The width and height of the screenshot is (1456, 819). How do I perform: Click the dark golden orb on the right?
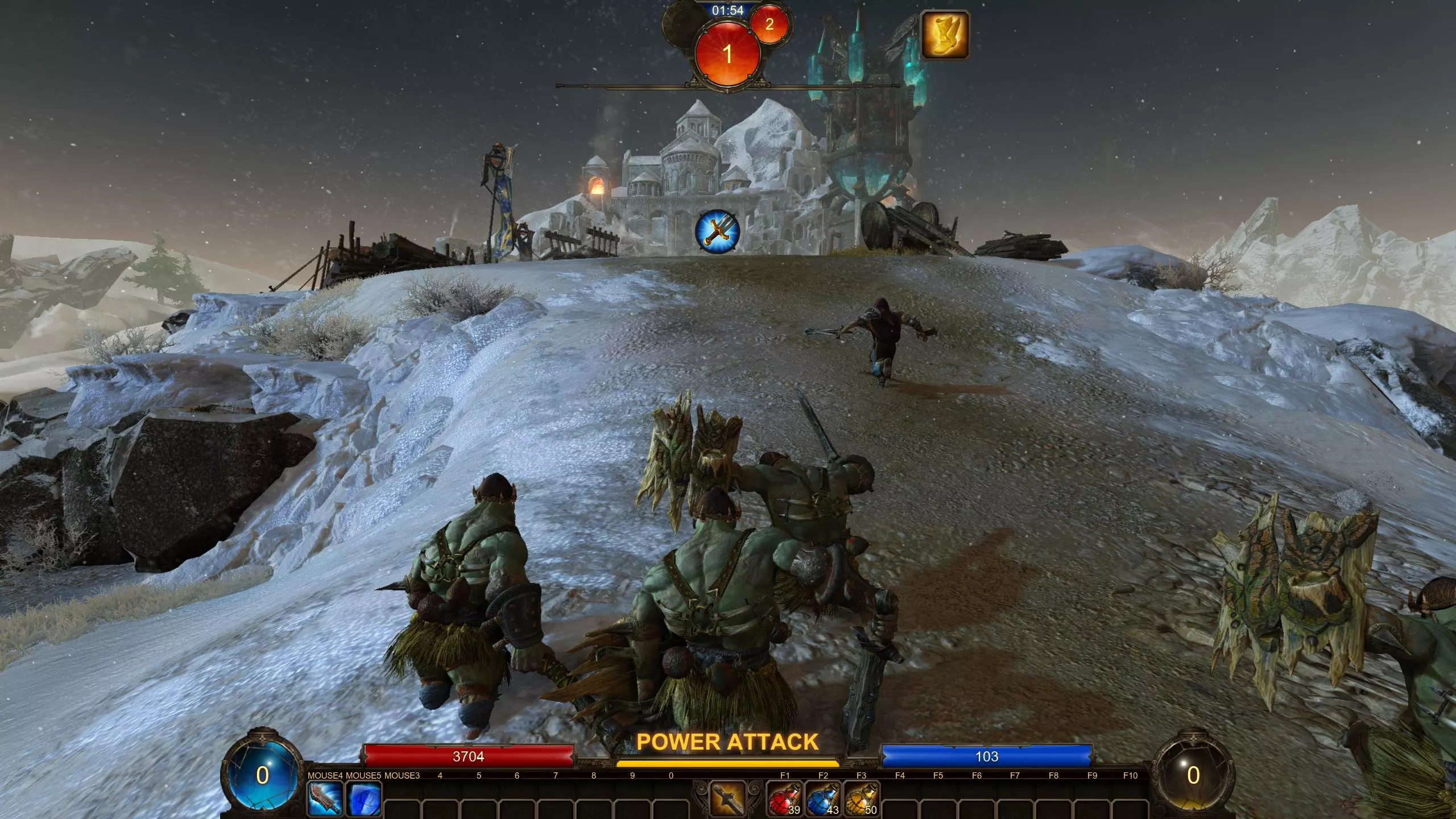click(1193, 775)
